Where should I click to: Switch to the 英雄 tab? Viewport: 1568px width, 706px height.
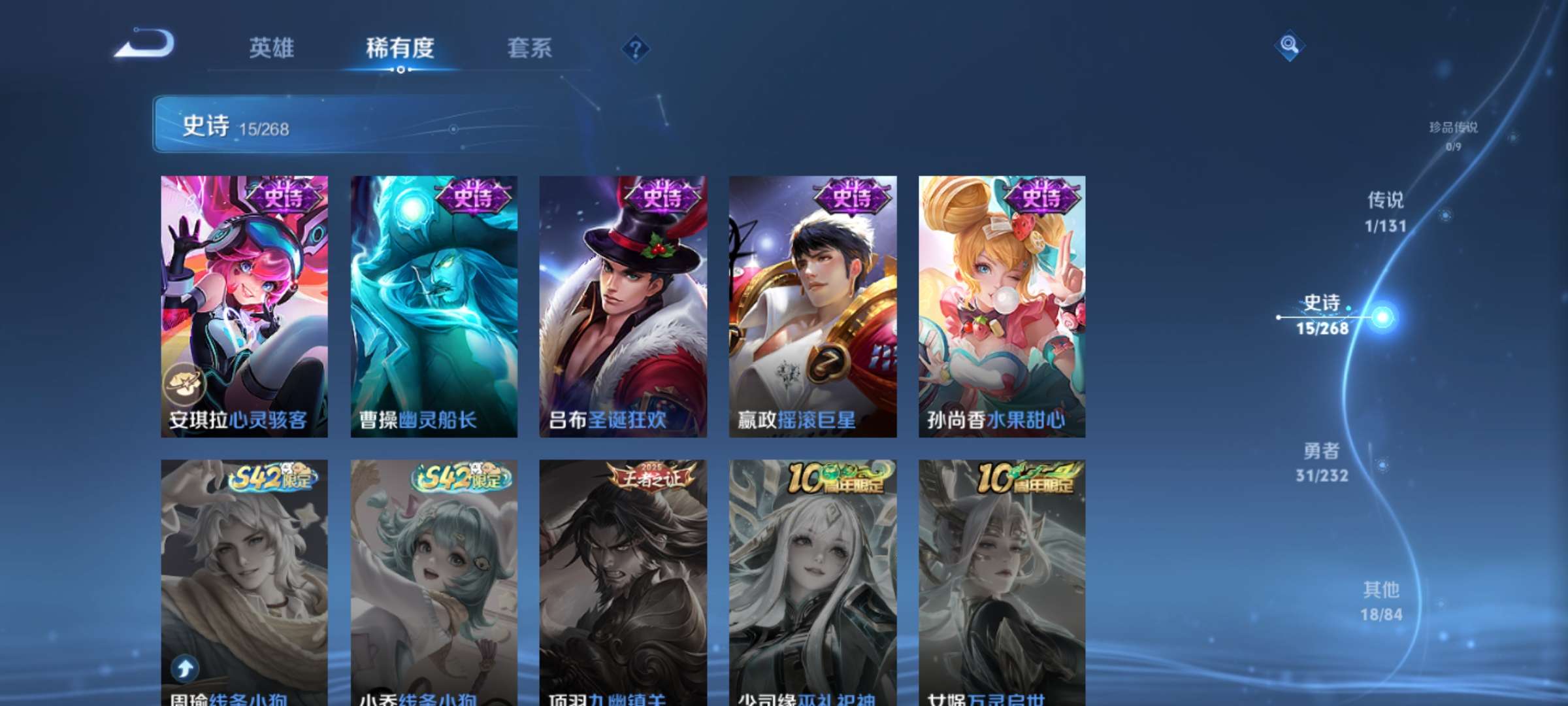pyautogui.click(x=272, y=48)
